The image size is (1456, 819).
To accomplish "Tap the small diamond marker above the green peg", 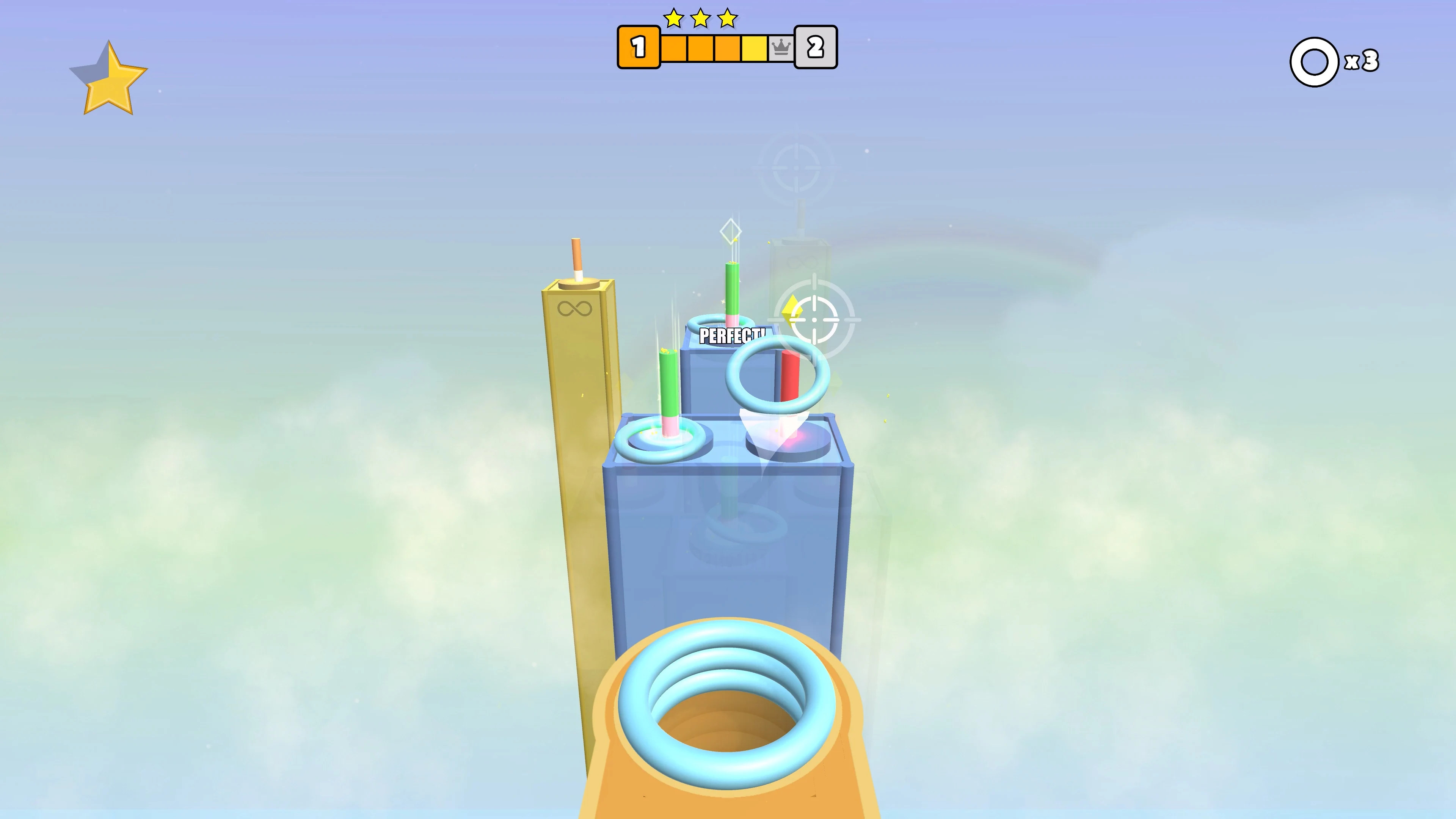I will pos(731,231).
